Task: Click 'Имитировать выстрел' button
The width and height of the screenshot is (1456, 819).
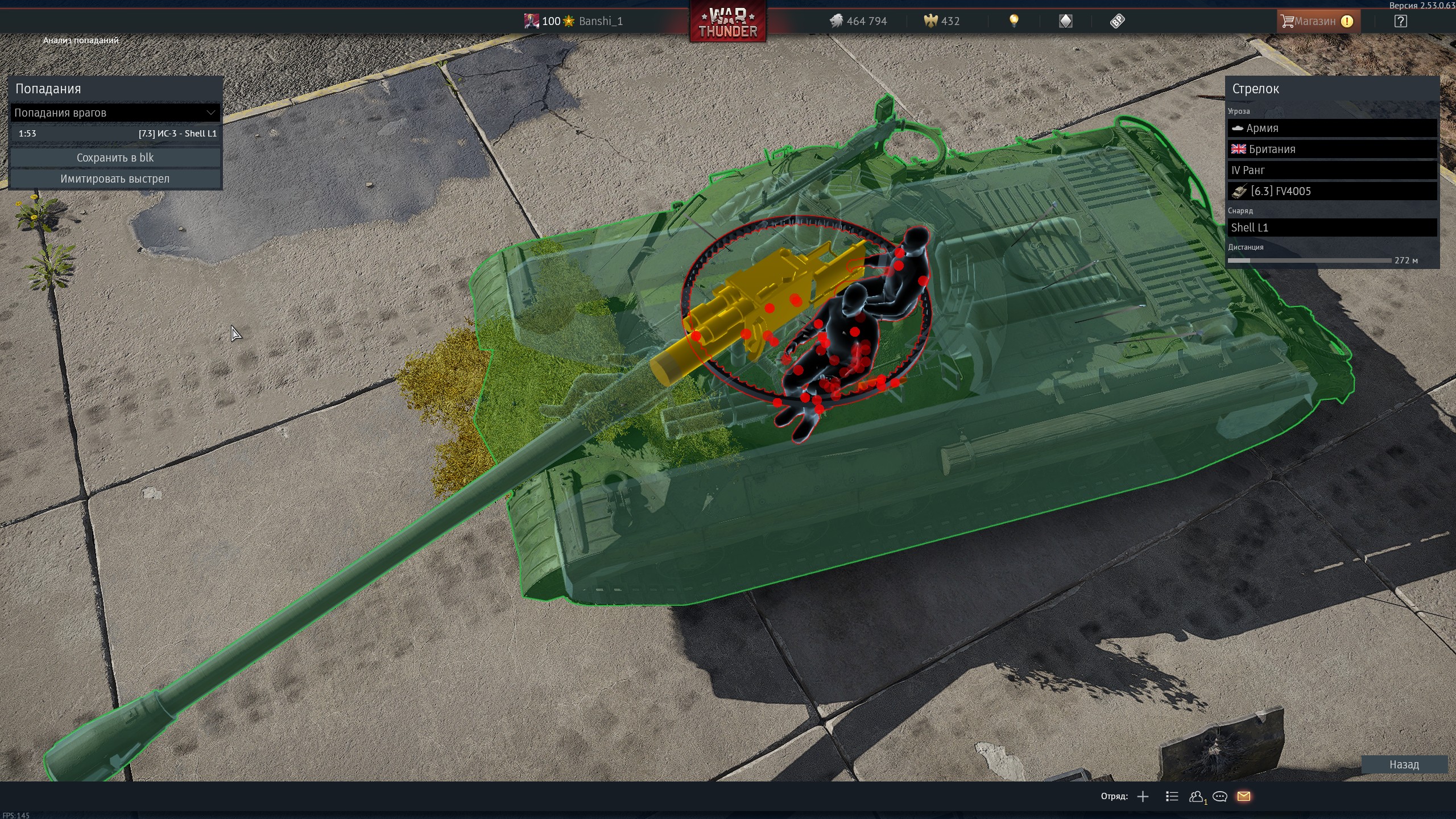Action: tap(115, 179)
